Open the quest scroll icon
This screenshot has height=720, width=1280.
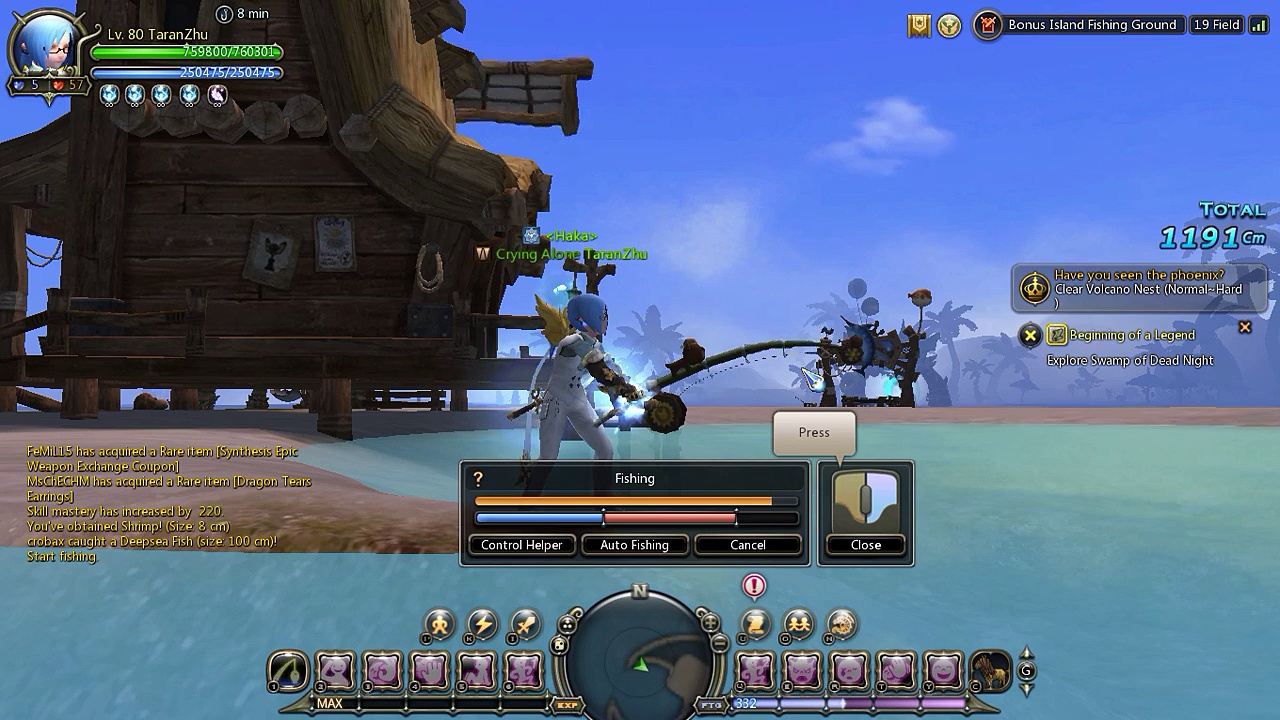tap(755, 625)
